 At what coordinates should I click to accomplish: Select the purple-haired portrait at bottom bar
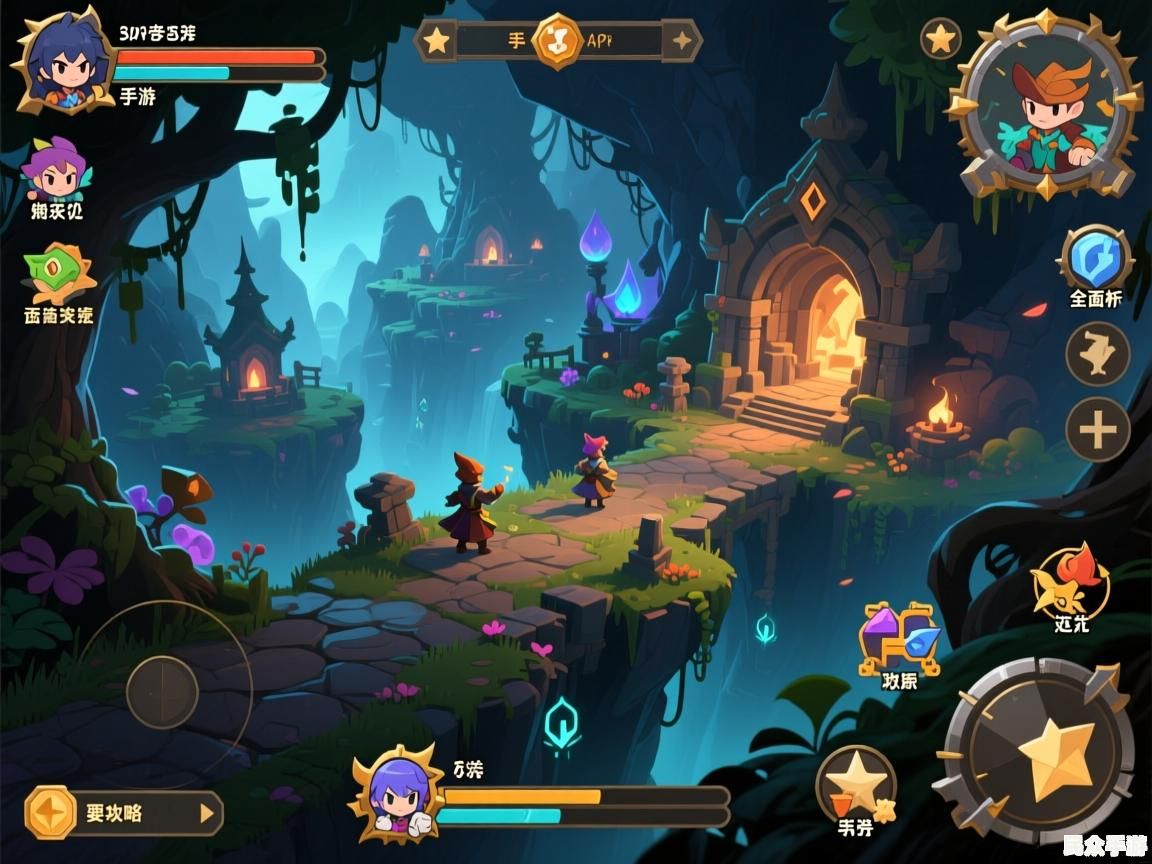tap(397, 795)
